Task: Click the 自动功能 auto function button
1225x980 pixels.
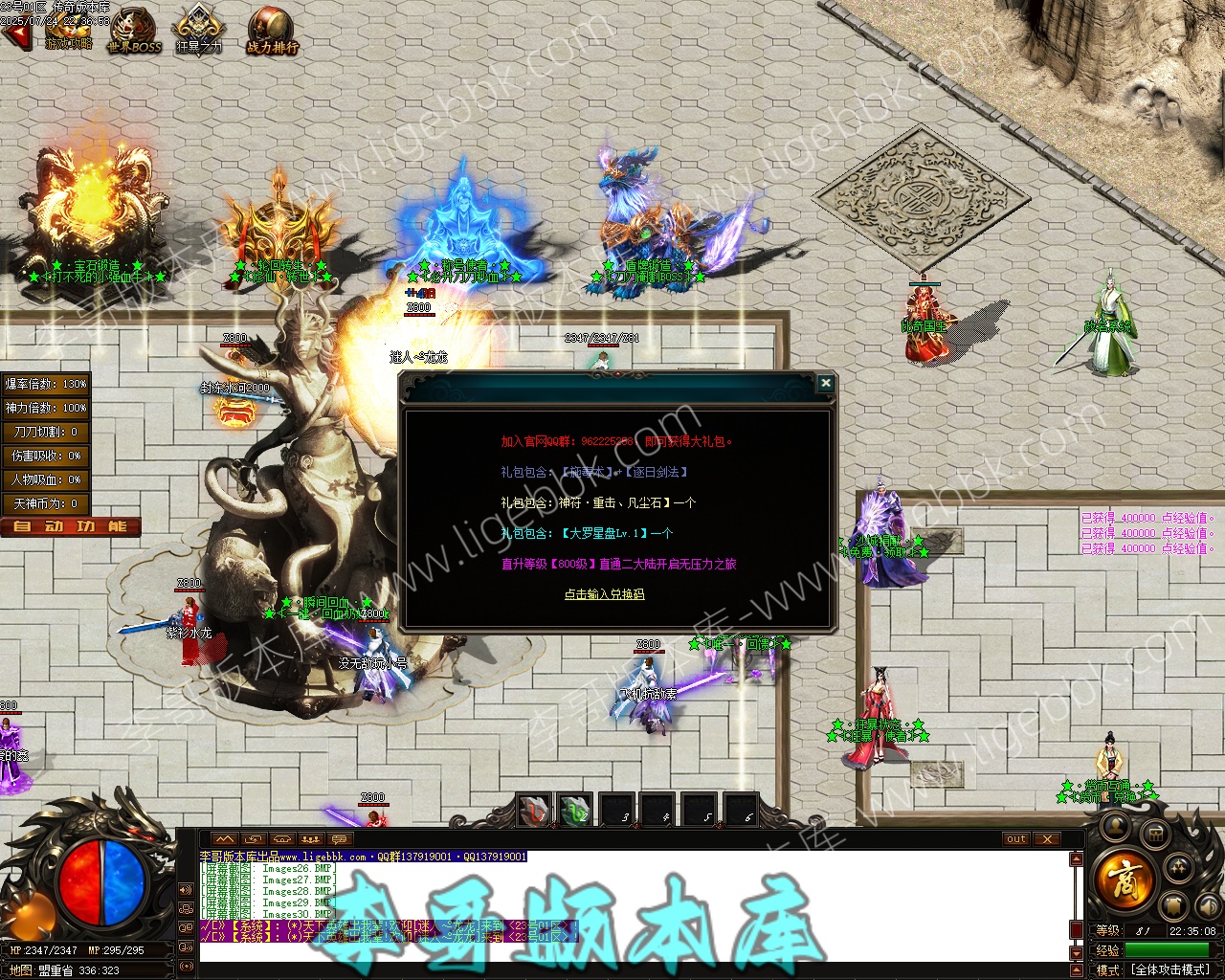Action: tap(71, 526)
